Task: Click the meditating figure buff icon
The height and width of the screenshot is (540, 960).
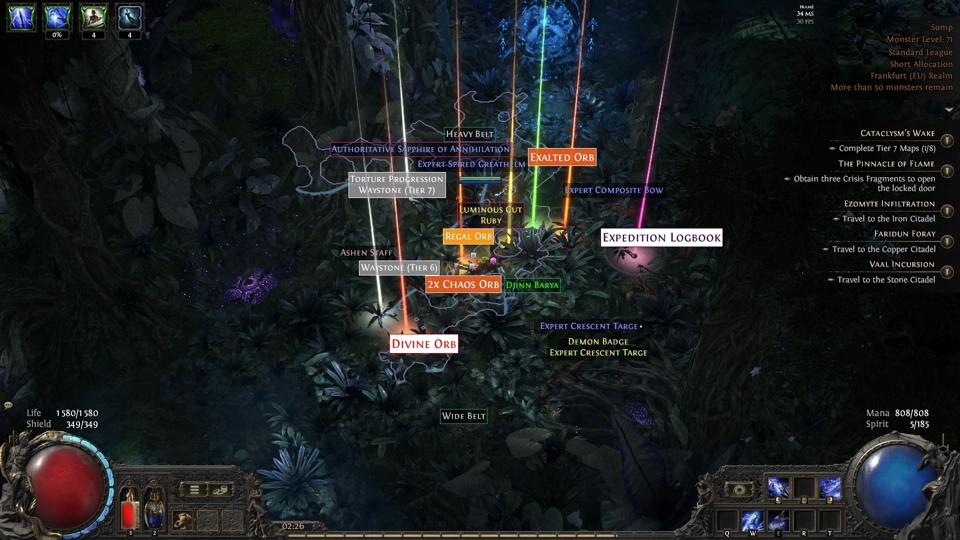Action: [94, 16]
